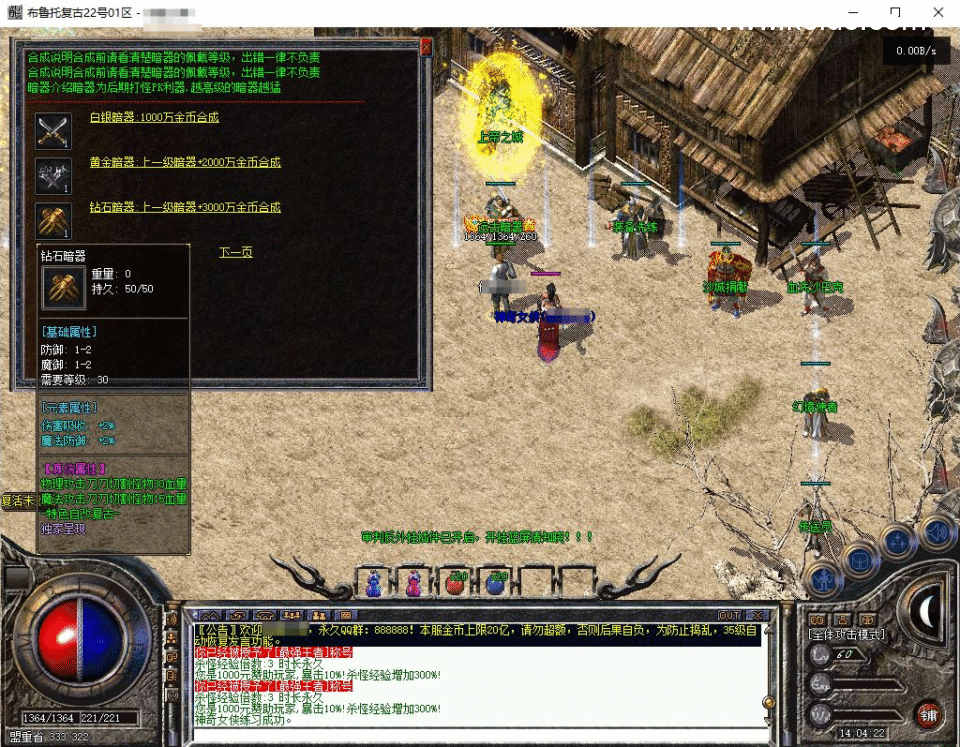Choose the 白银暗器 1000万金币合成 link
This screenshot has width=960, height=747.
(154, 117)
